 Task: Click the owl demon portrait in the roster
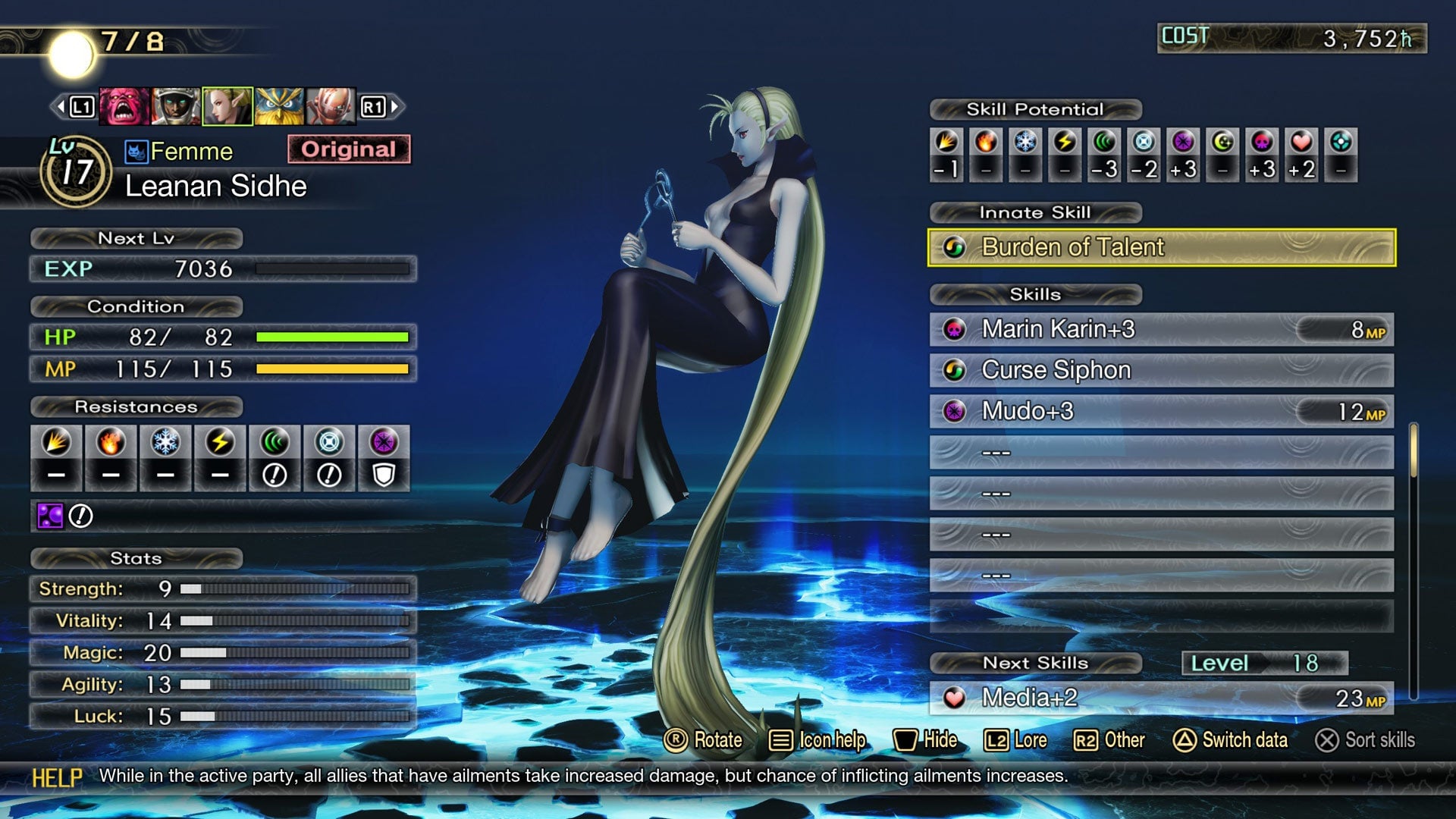(280, 105)
